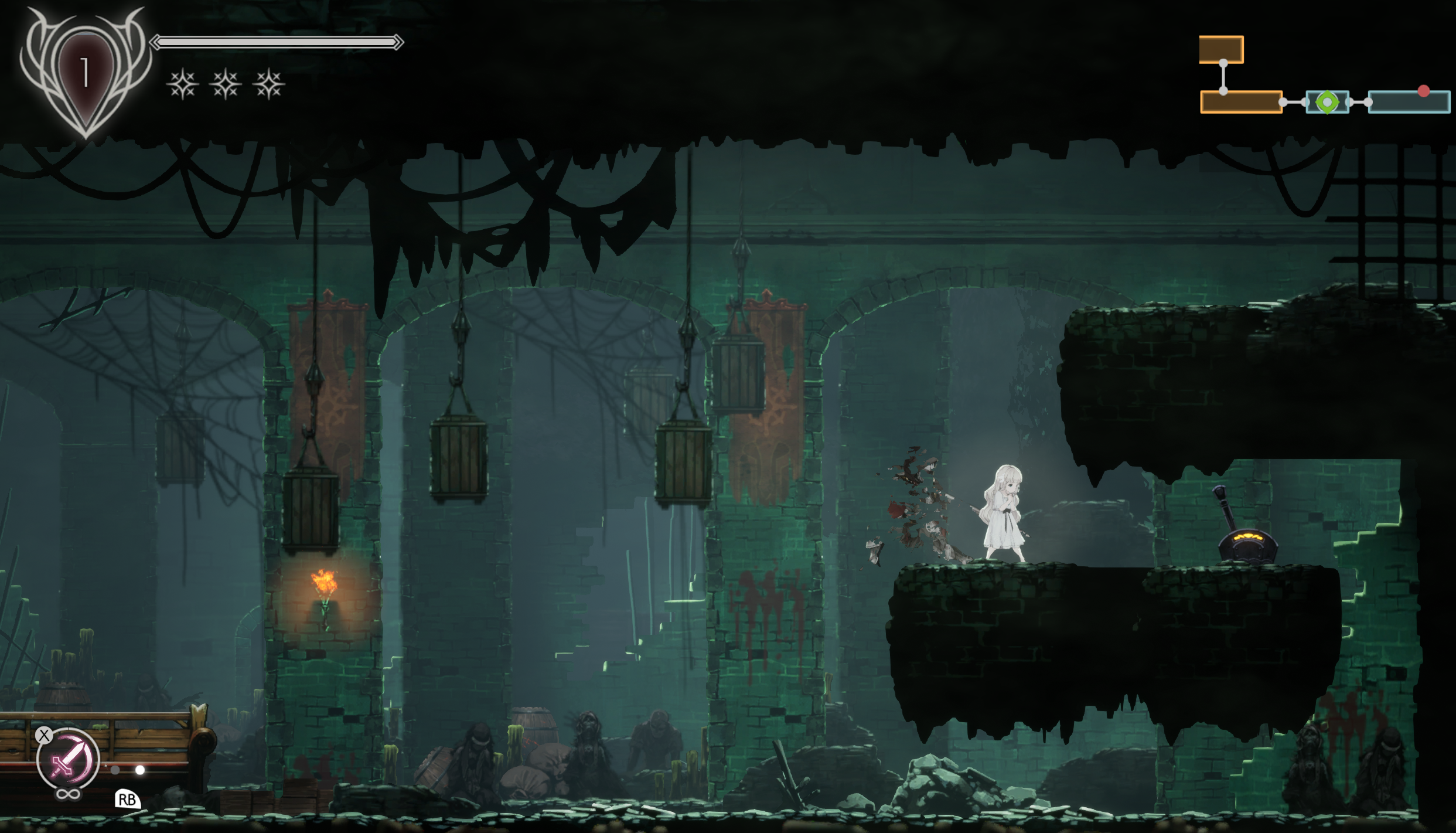Select the red dot marker on minimap
This screenshot has height=833, width=1456.
point(1424,91)
